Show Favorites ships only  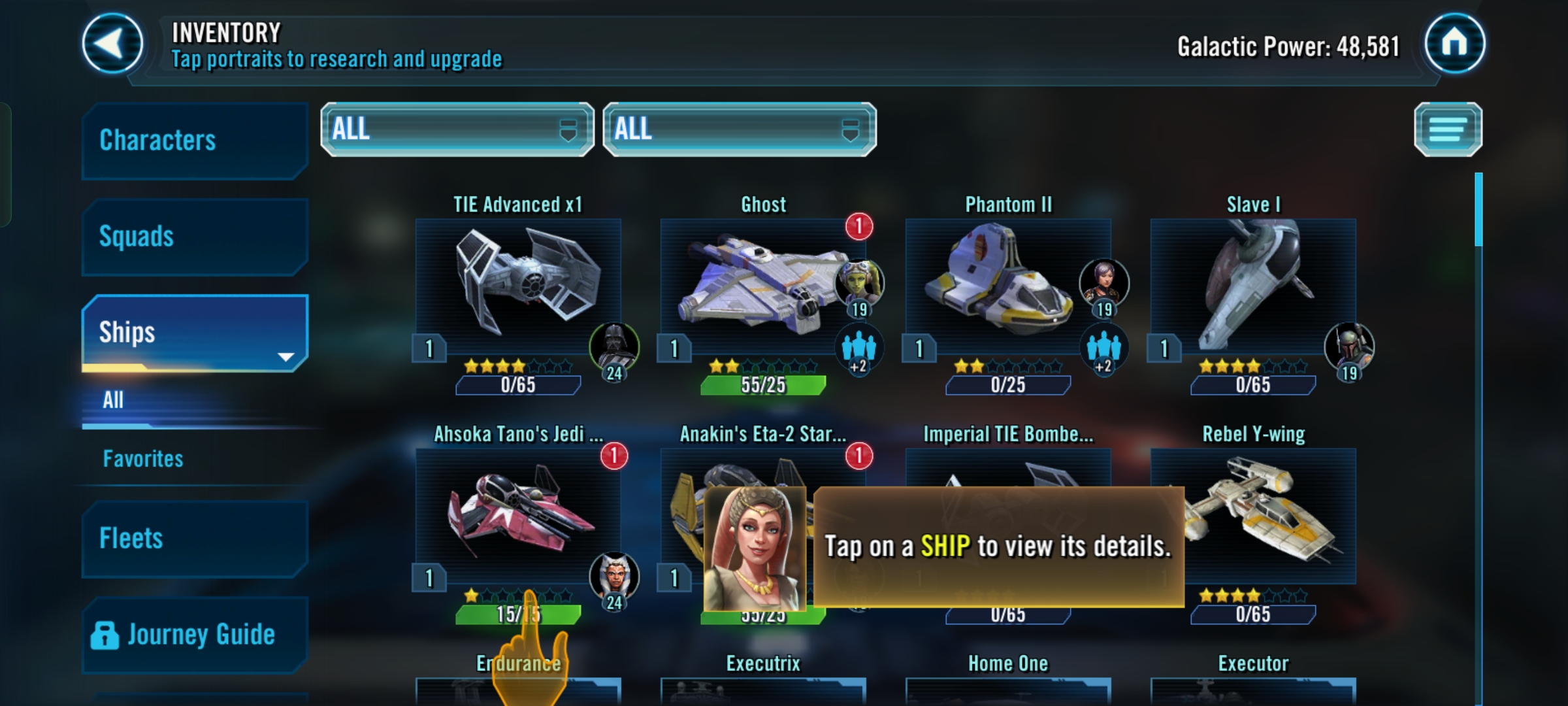tap(143, 459)
